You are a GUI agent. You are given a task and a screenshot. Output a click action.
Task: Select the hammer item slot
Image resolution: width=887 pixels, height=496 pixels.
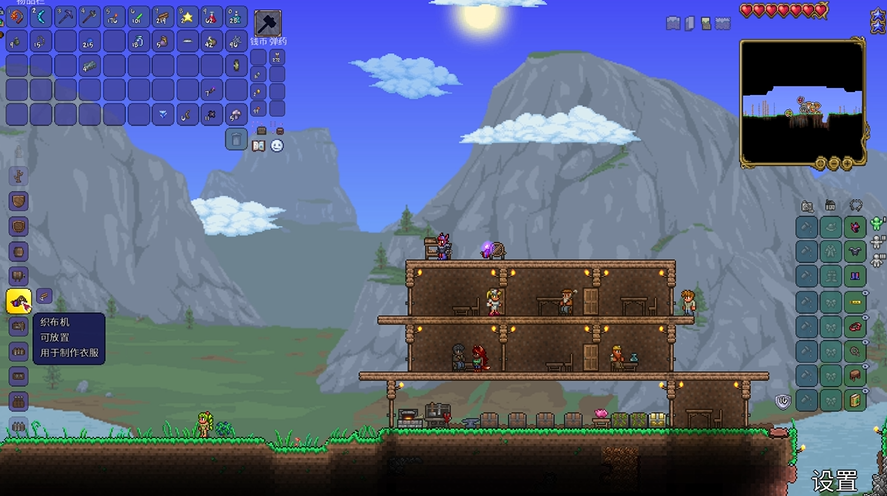pyautogui.click(x=268, y=23)
